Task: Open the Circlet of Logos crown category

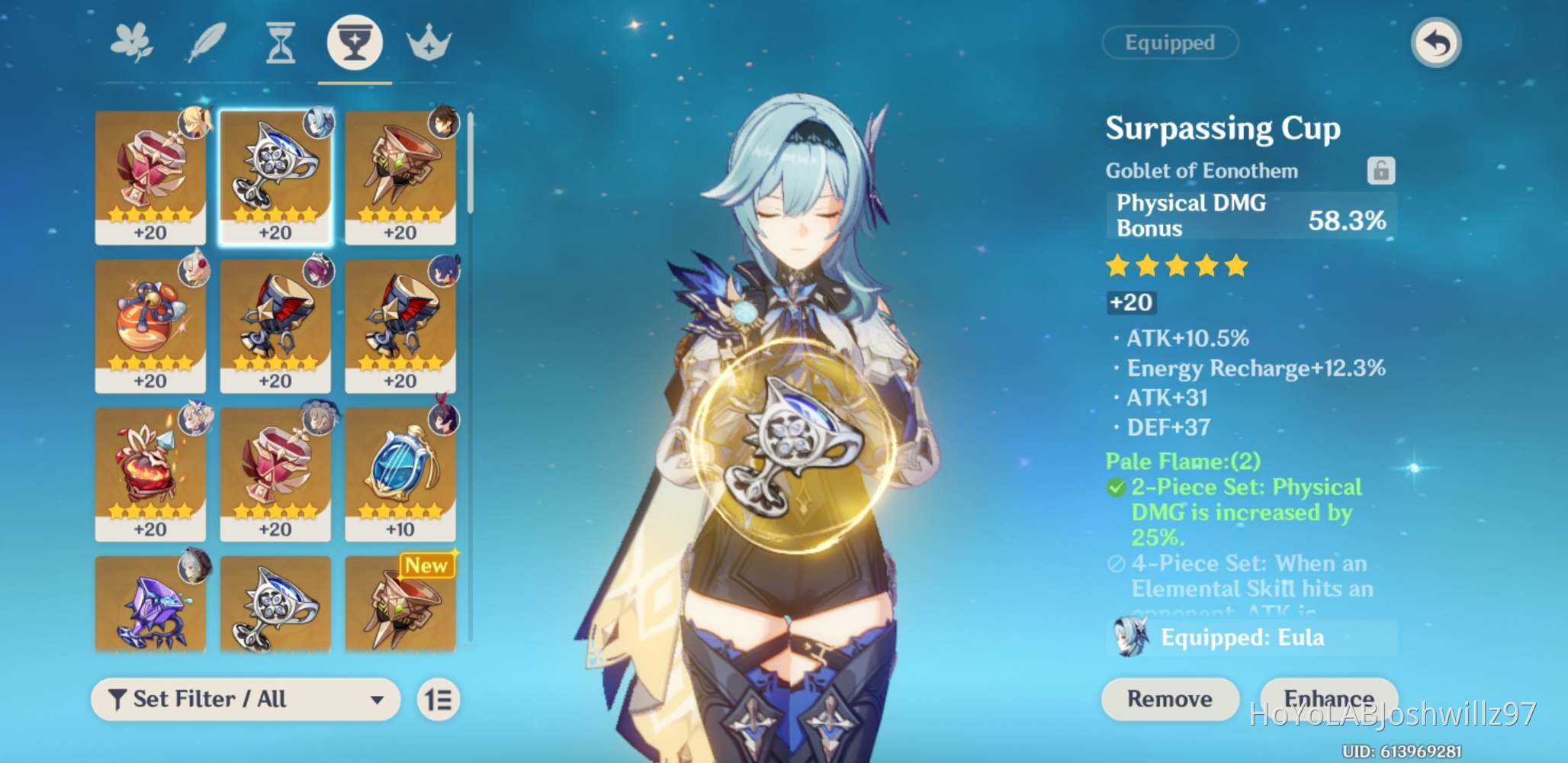Action: pyautogui.click(x=429, y=43)
